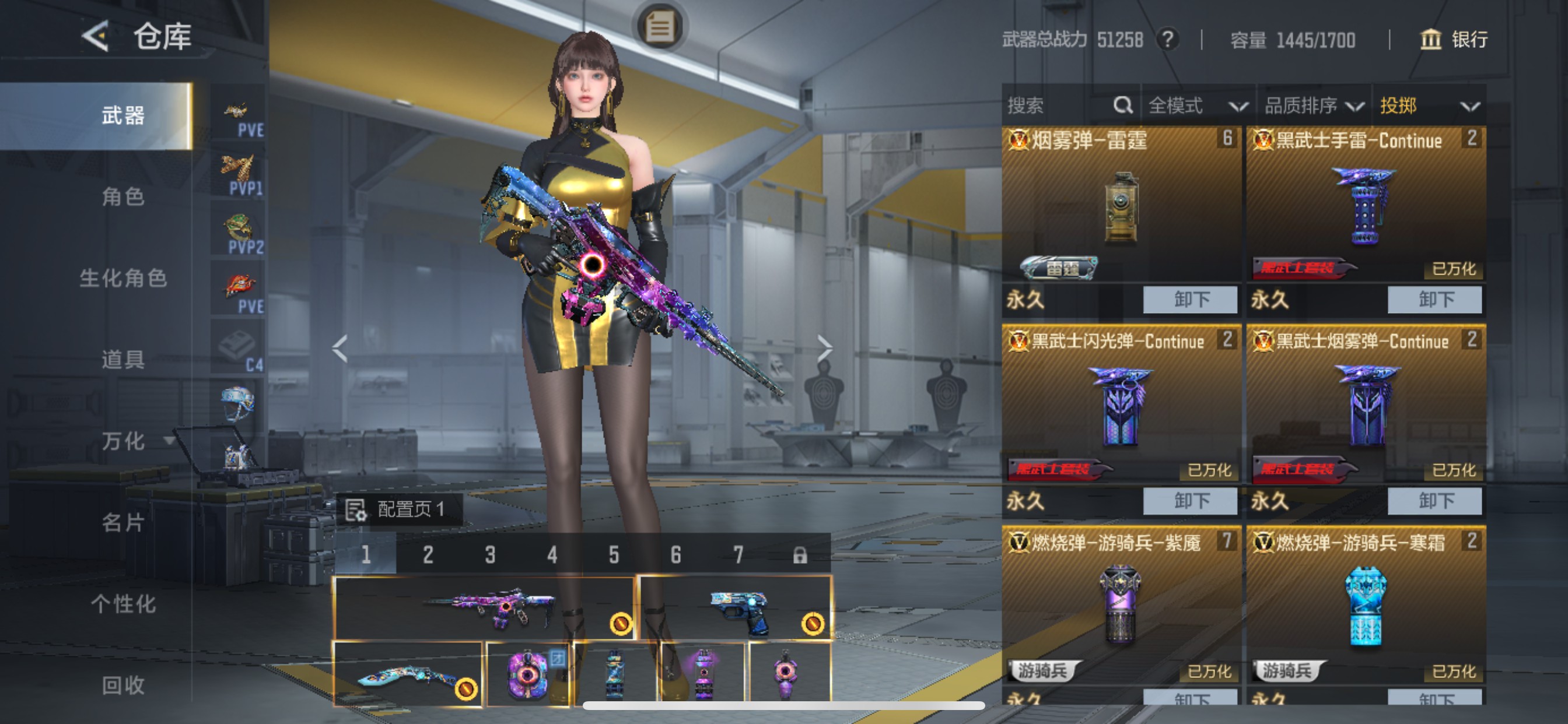Show the weapon power question-mark help
The width and height of the screenshot is (1568, 724).
(x=1167, y=40)
